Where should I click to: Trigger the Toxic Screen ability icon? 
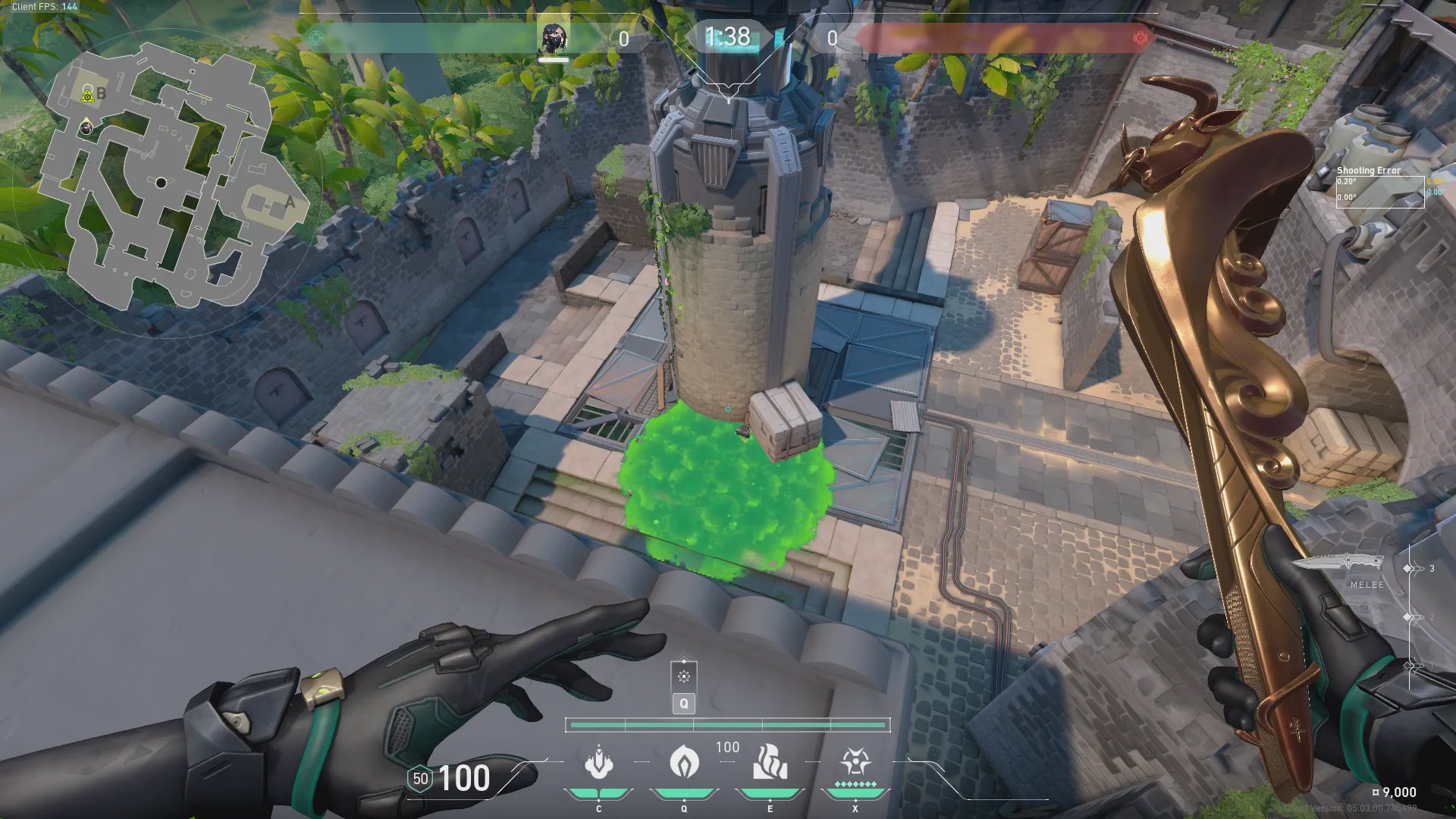click(x=769, y=762)
